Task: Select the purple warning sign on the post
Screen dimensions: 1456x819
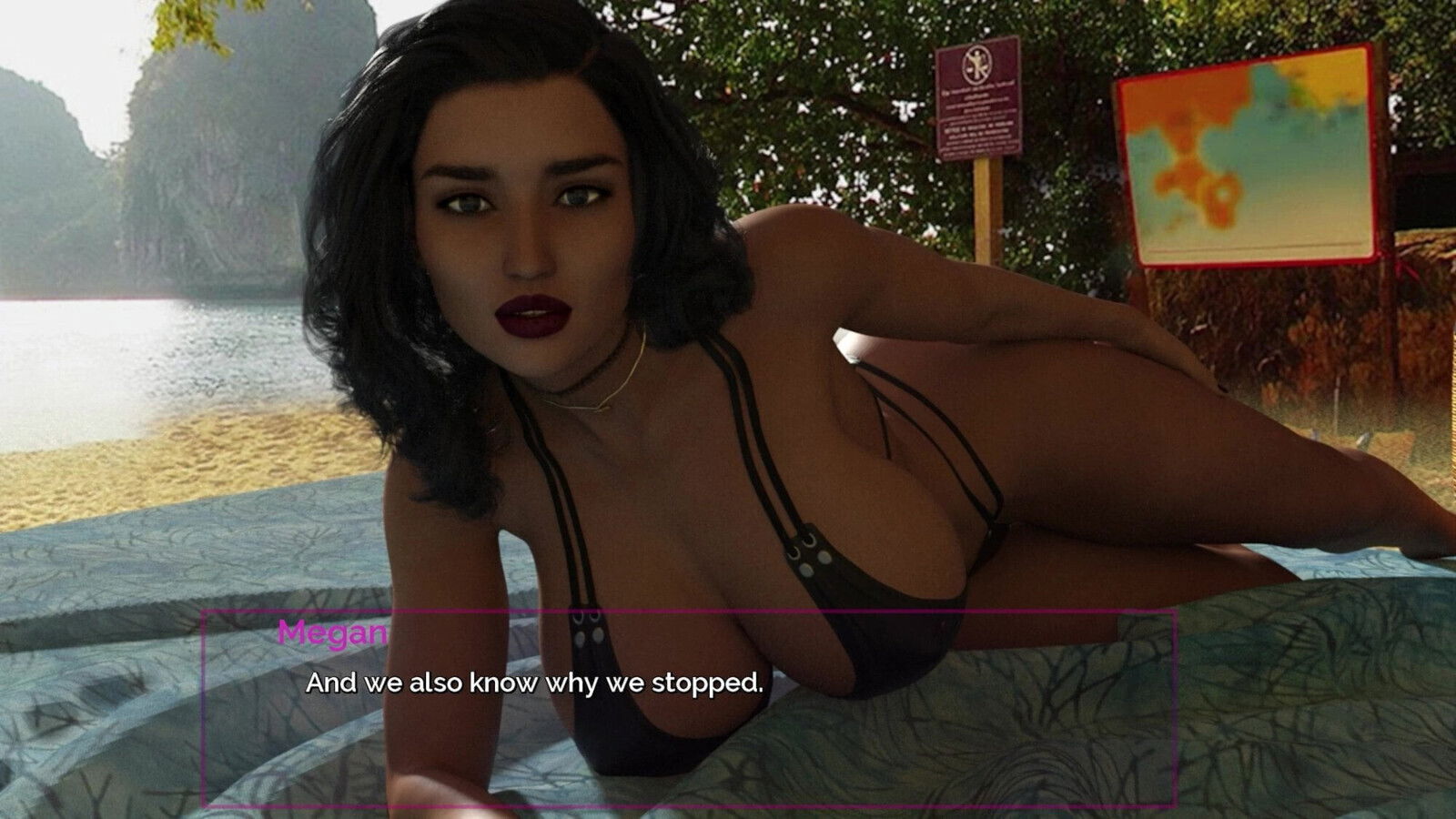Action: tap(976, 100)
